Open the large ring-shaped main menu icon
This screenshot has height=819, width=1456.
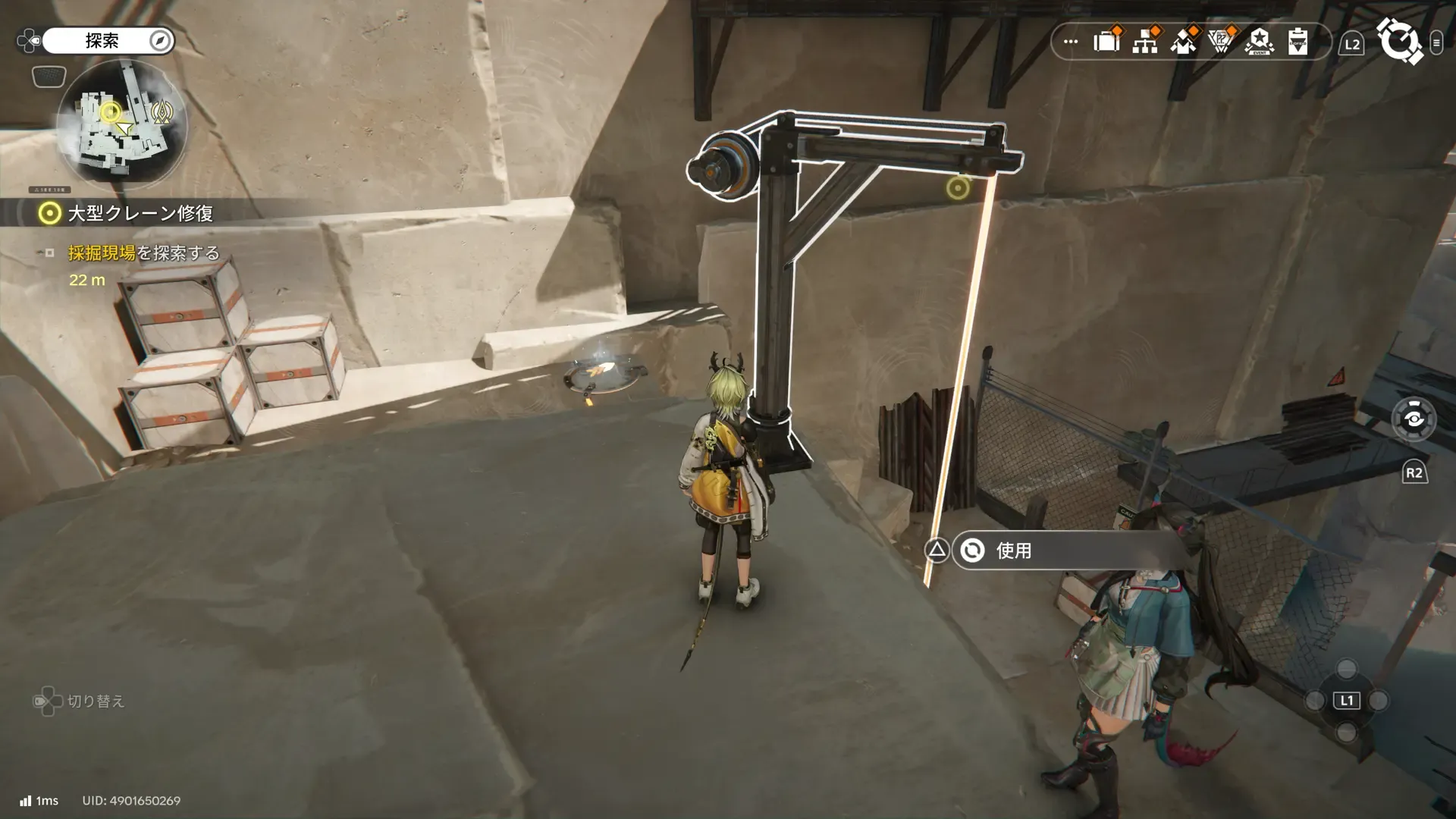[1399, 41]
